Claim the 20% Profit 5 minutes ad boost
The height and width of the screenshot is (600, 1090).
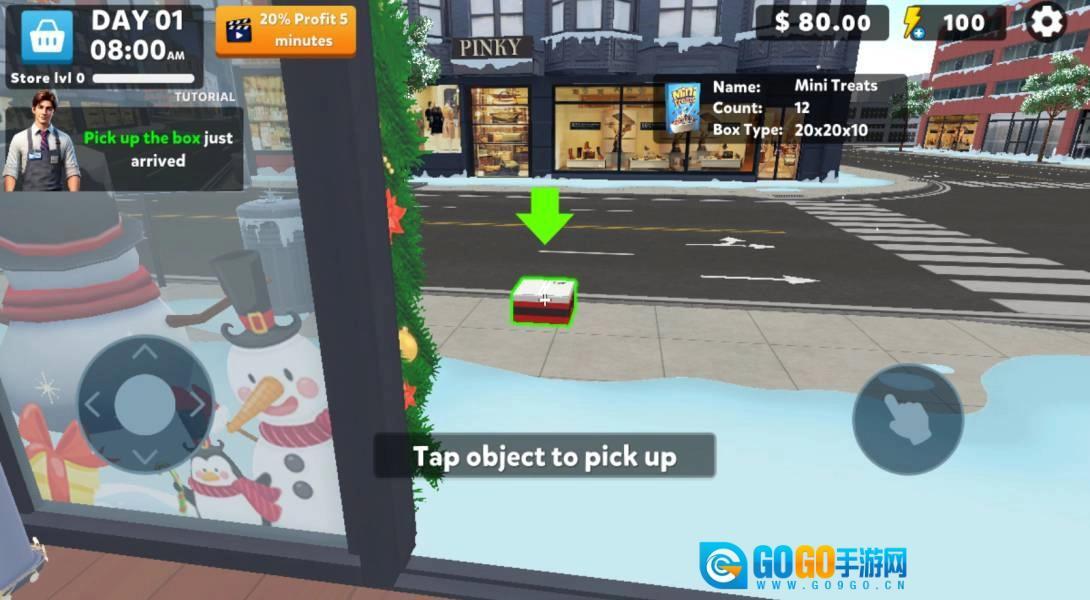pos(286,30)
